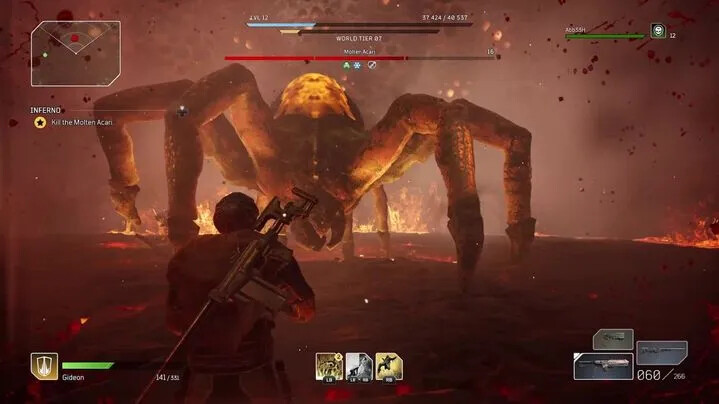Switch to the long-barreled secondary weapon slot
This screenshot has height=404, width=719.
coord(661,352)
